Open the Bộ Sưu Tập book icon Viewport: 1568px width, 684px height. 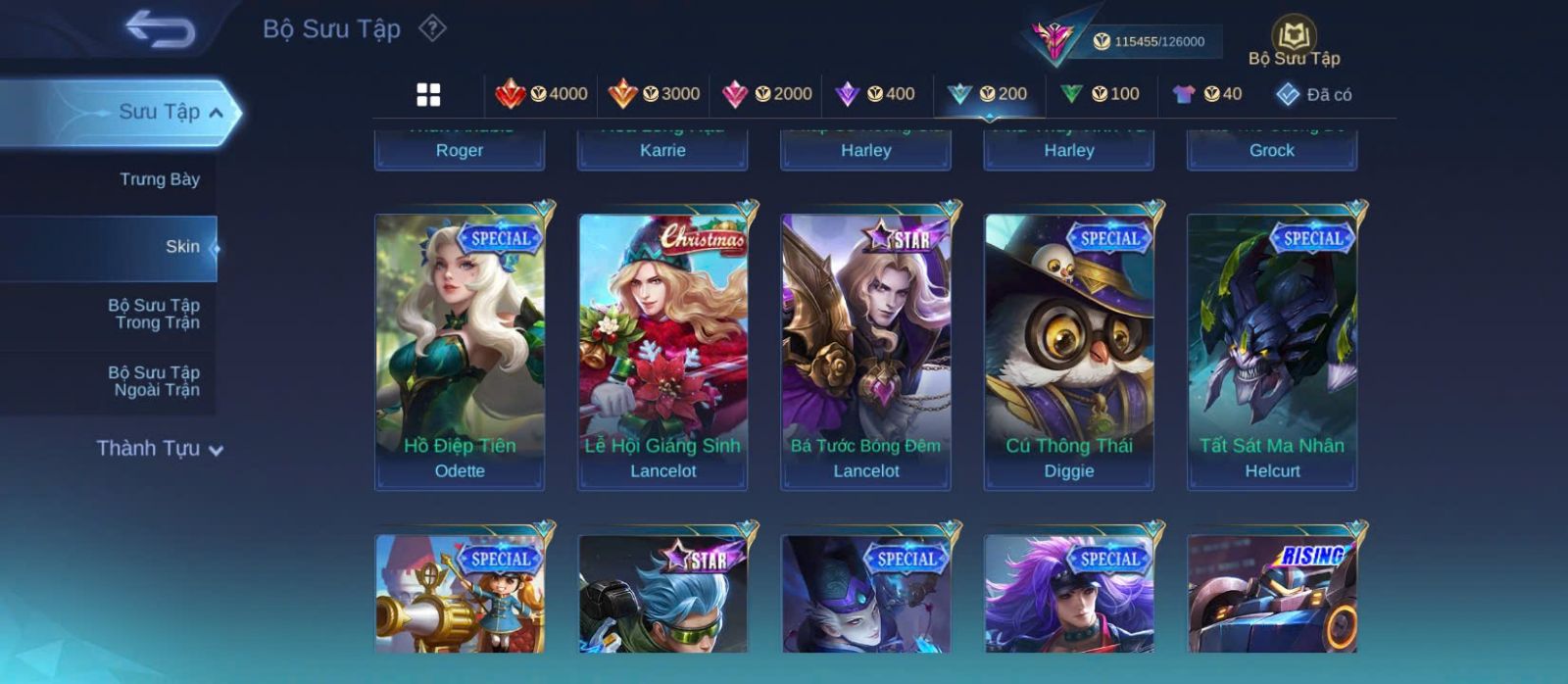pyautogui.click(x=1294, y=37)
